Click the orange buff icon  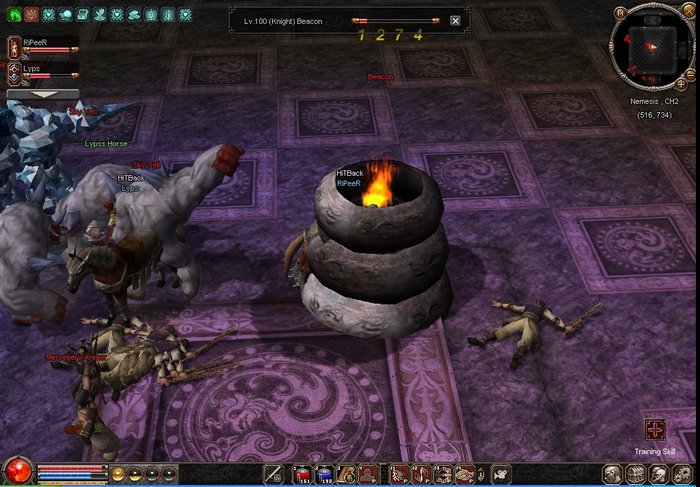31,15
